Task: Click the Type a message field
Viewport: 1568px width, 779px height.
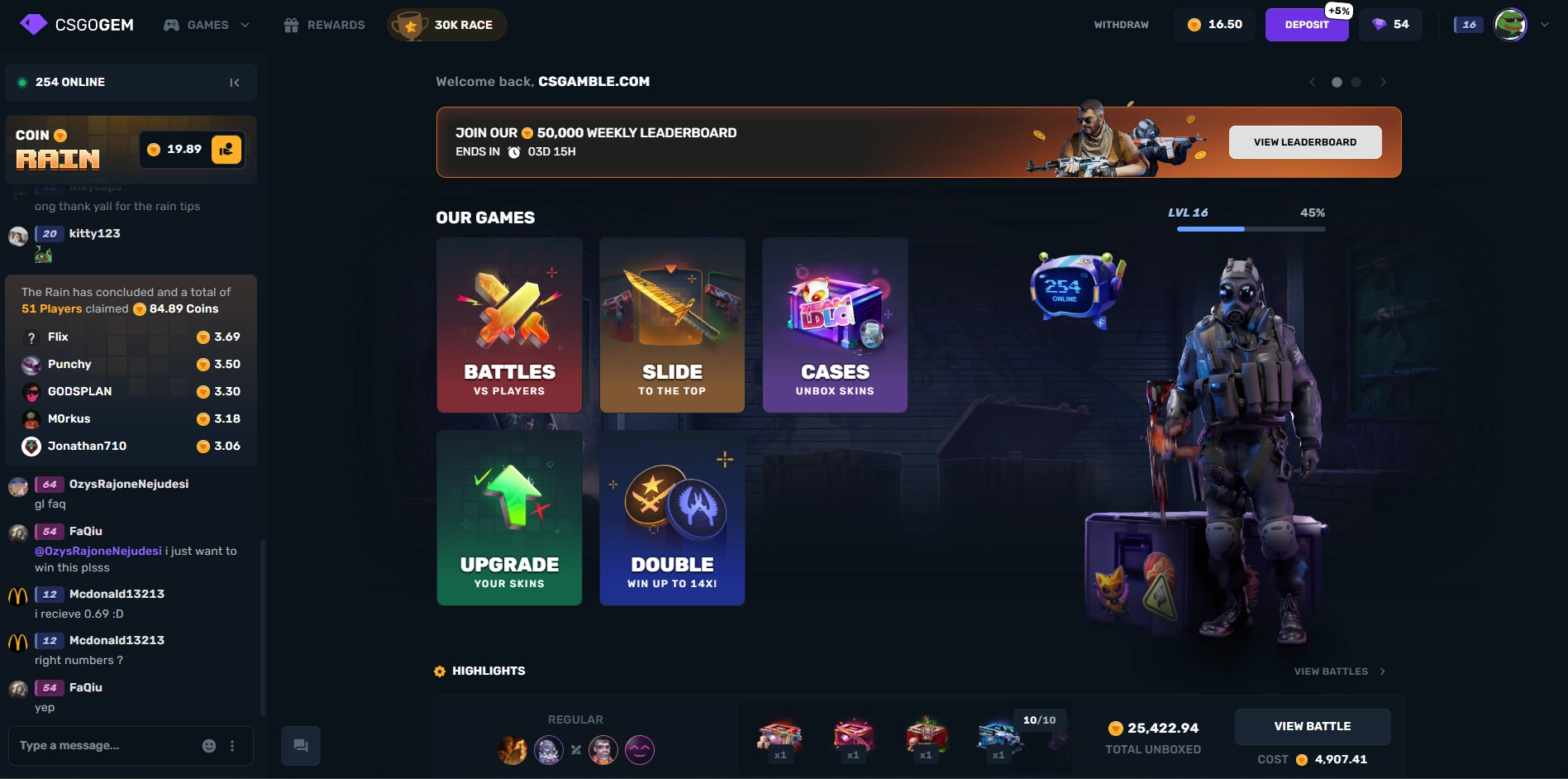Action: pos(99,745)
